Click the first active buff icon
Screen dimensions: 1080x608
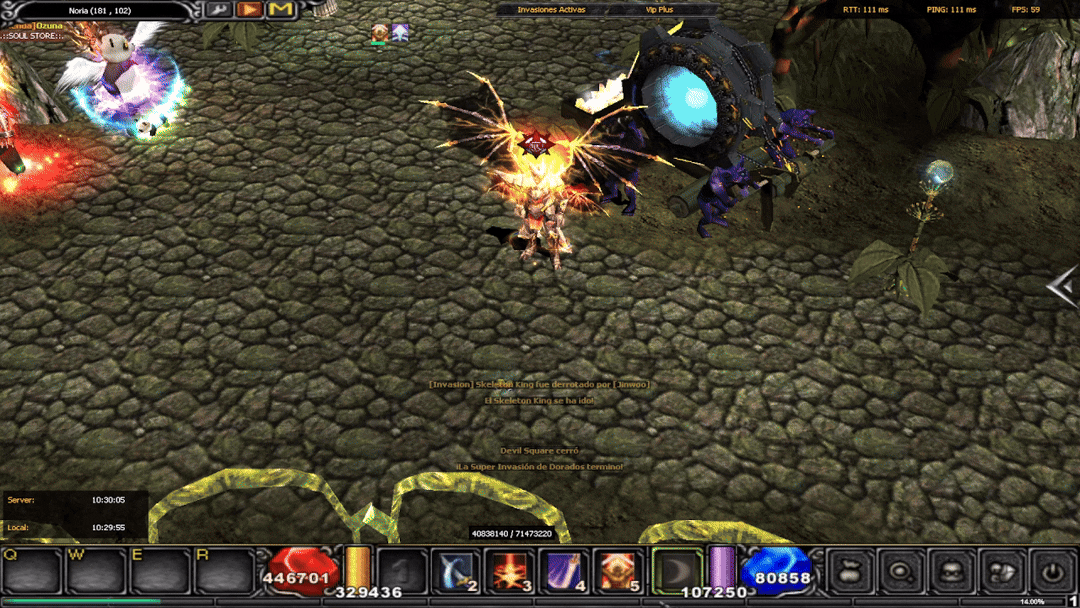click(380, 33)
